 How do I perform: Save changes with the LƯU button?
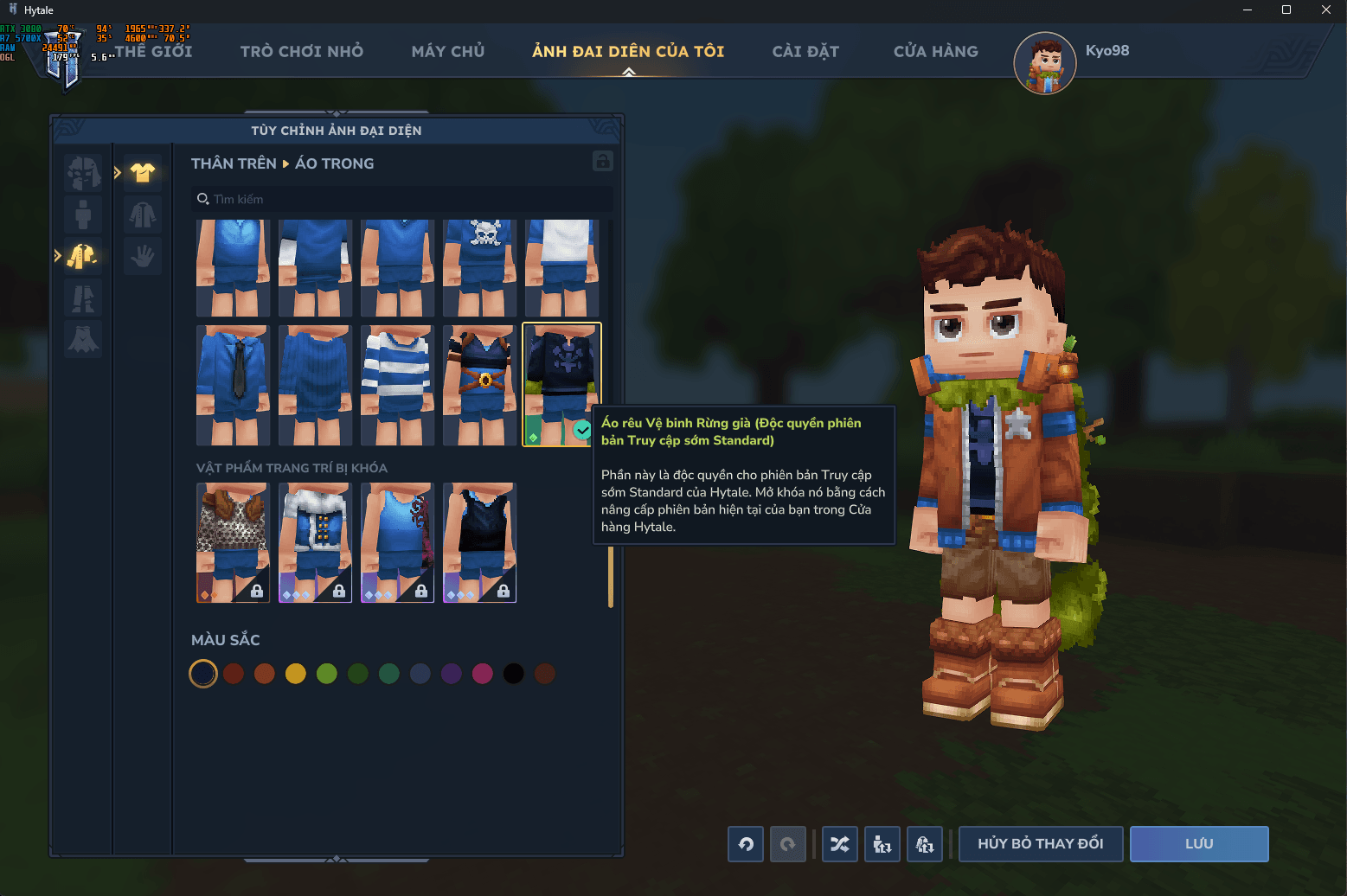coord(1198,844)
